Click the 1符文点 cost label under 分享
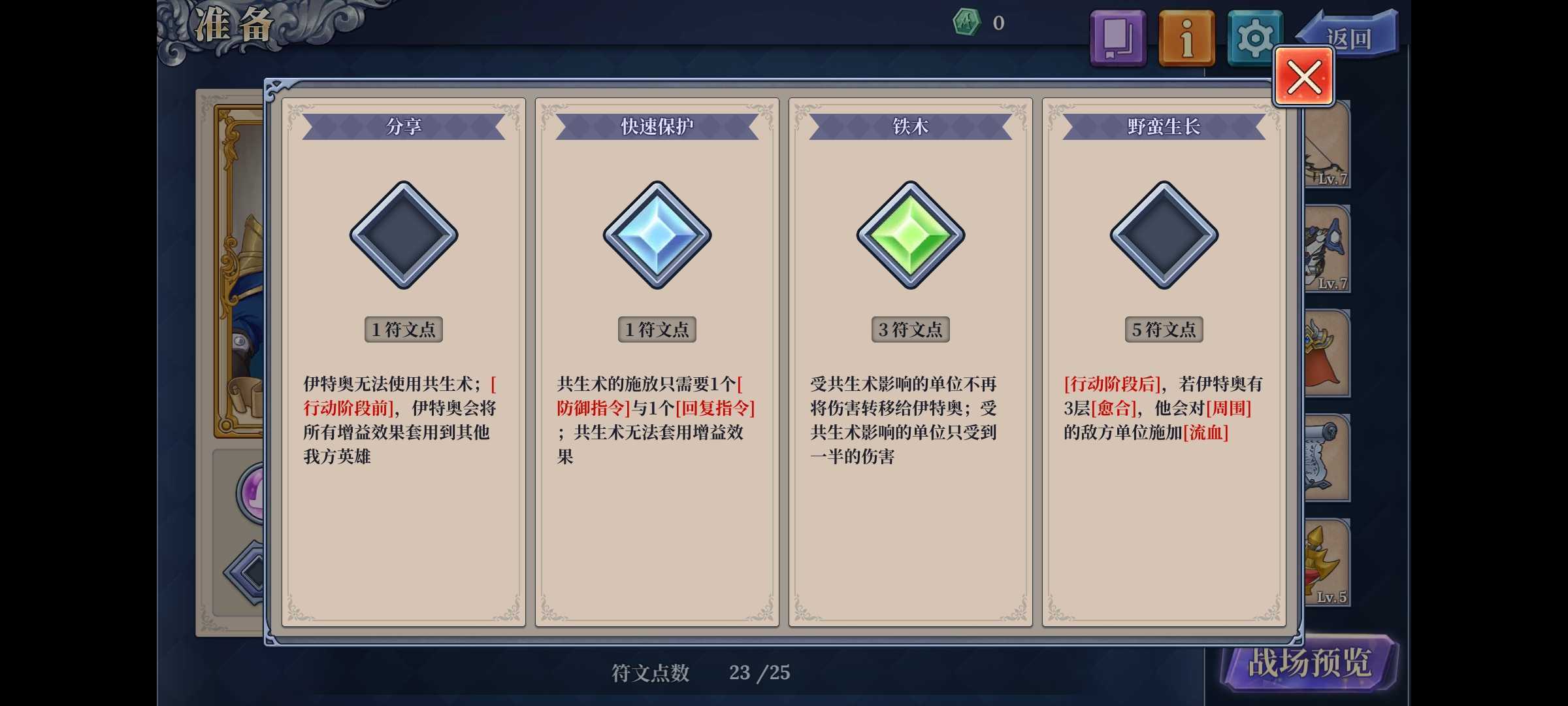This screenshot has width=1568, height=706. click(x=403, y=329)
